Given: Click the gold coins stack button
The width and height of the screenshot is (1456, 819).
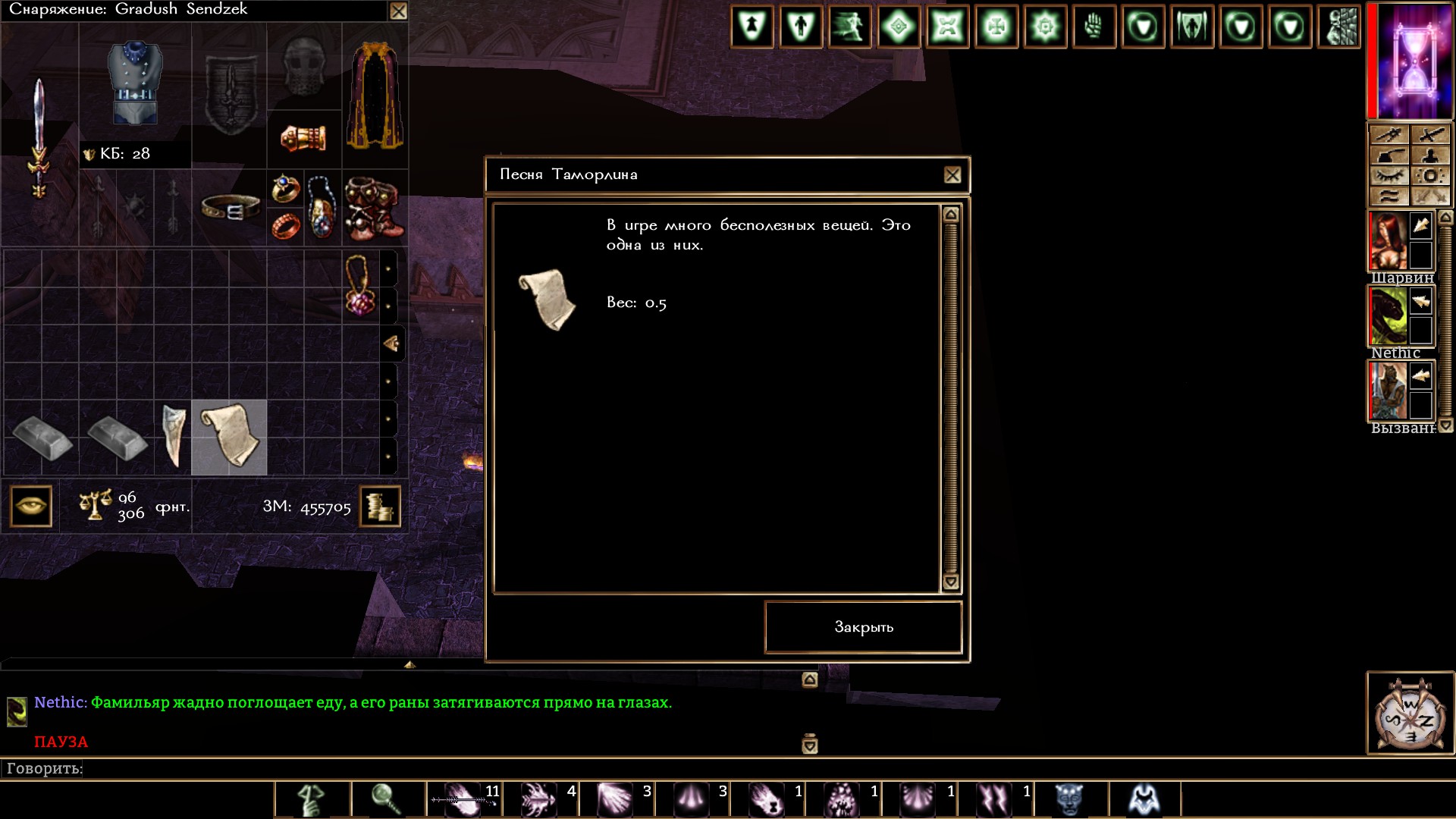Looking at the screenshot, I should pyautogui.click(x=379, y=506).
